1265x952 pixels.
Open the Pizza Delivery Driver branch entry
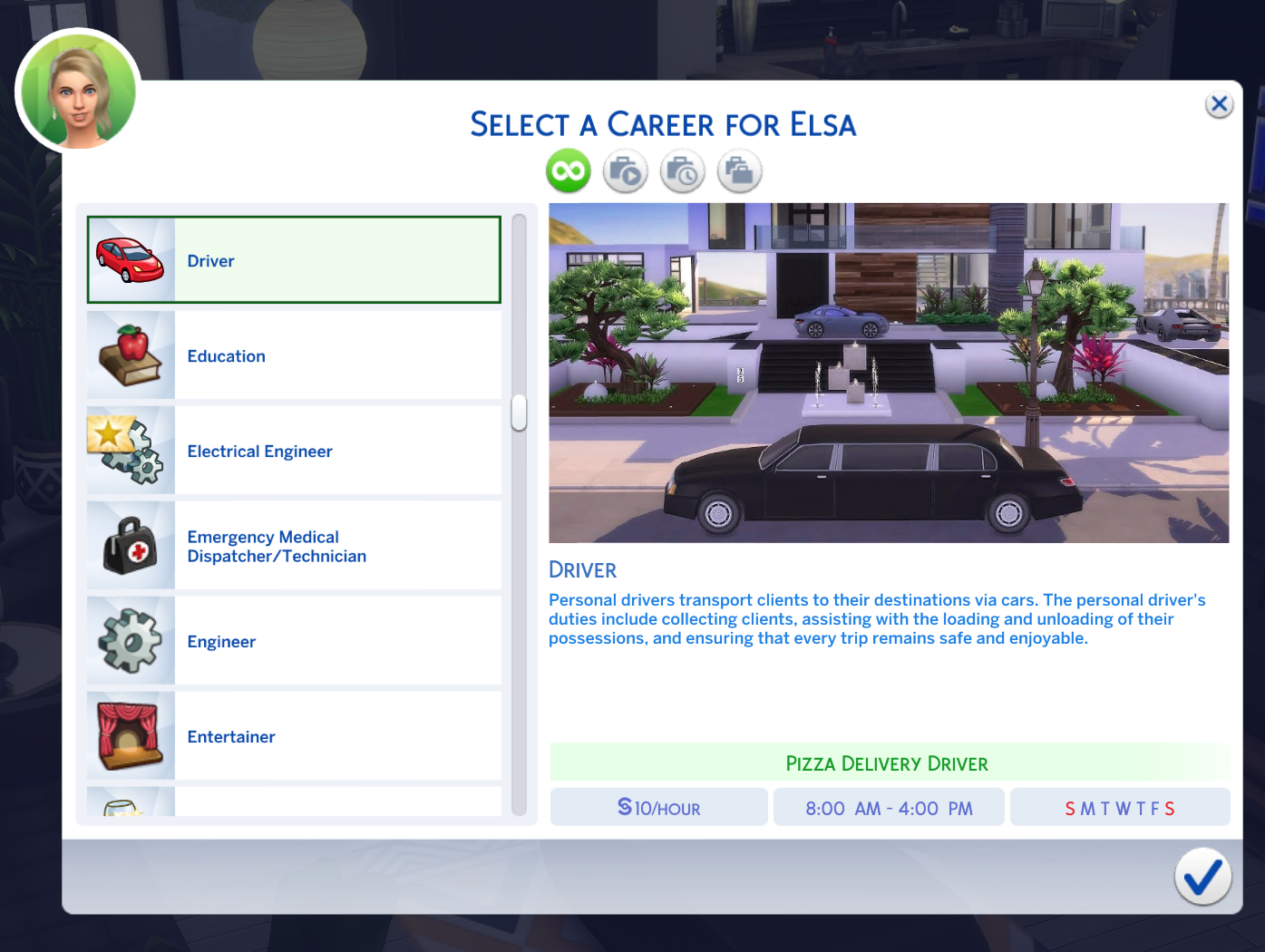coord(887,763)
